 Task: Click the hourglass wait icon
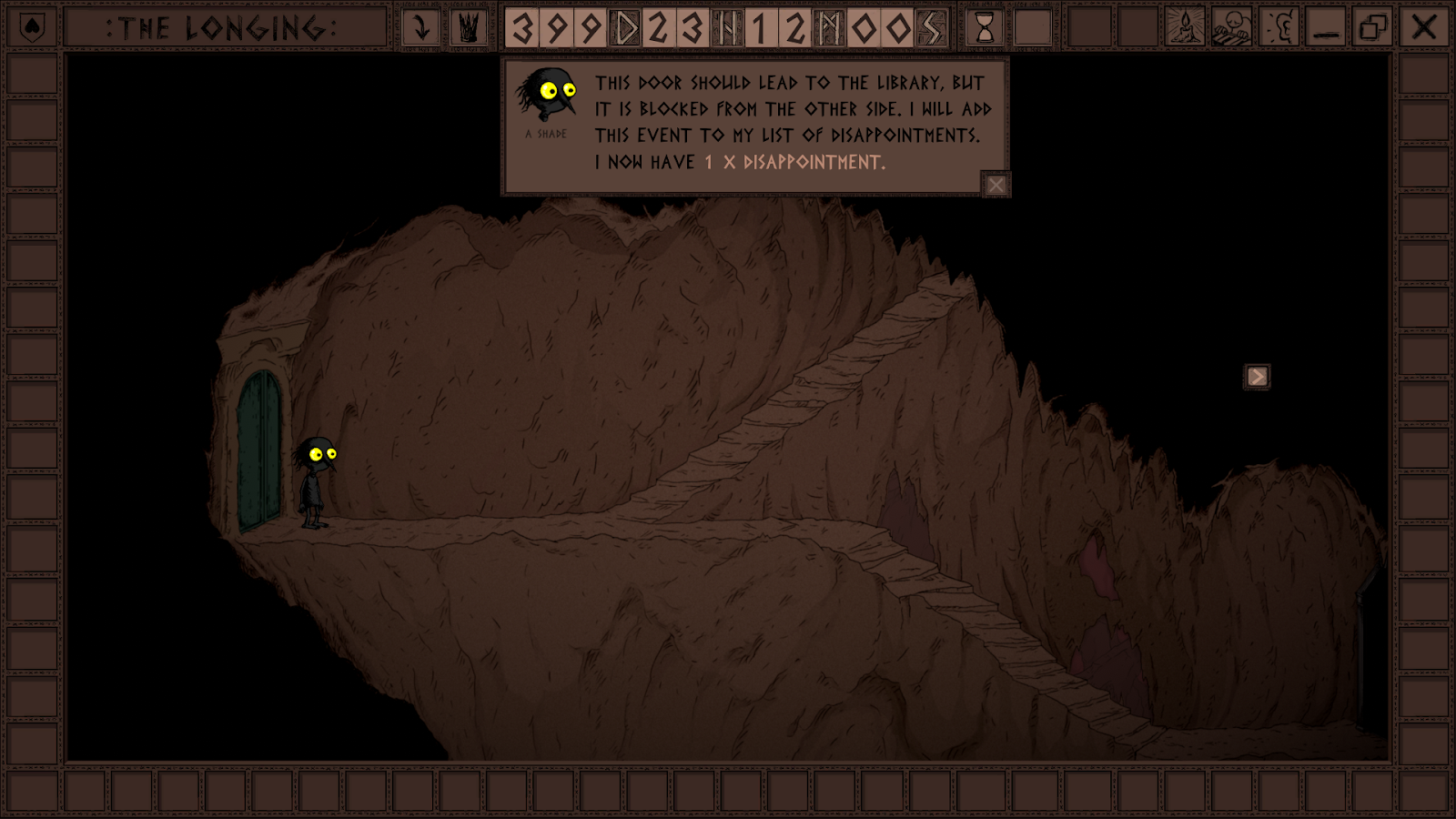point(985,28)
